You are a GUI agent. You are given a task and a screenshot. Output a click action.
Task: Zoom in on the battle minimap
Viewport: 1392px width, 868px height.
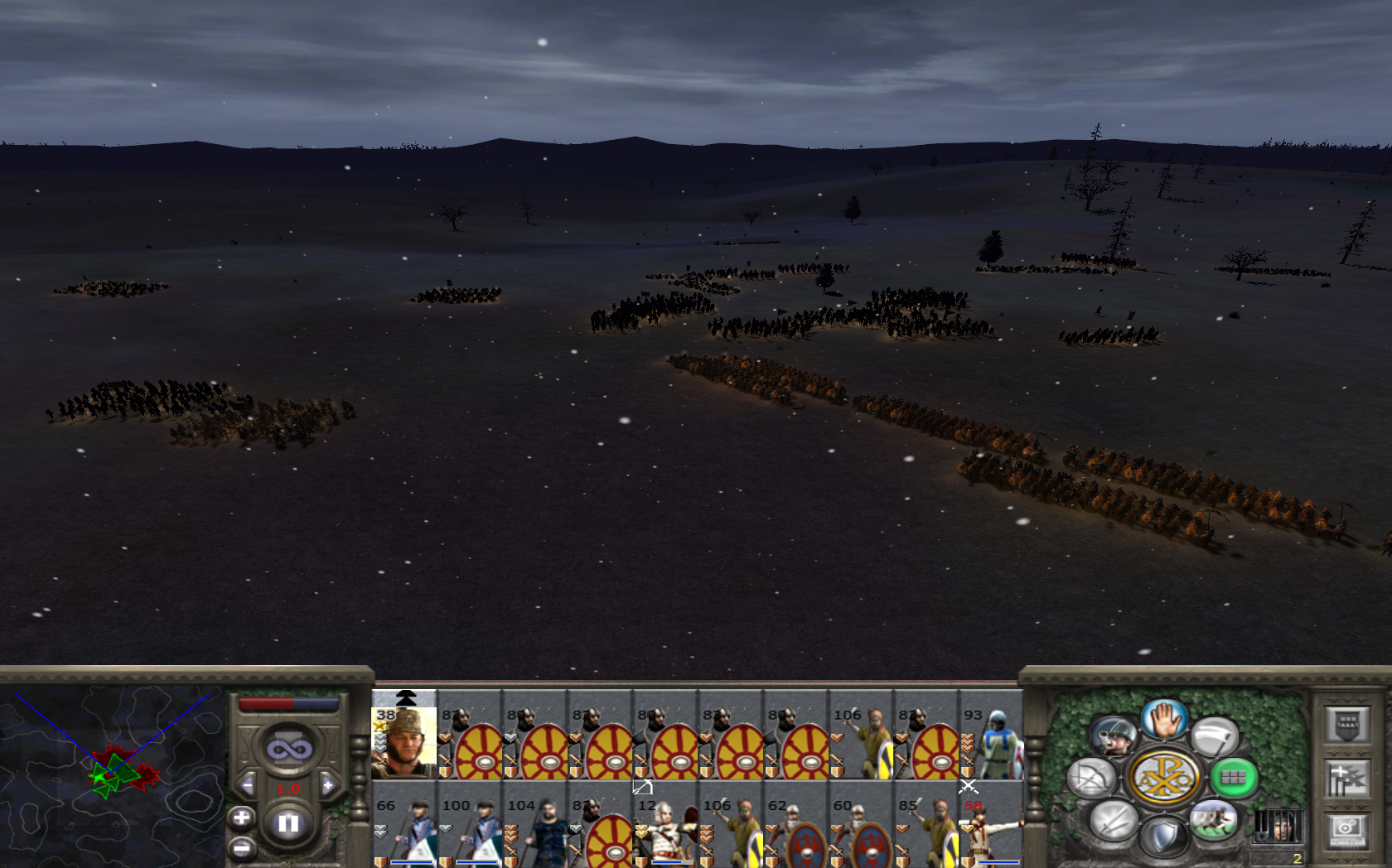click(241, 818)
